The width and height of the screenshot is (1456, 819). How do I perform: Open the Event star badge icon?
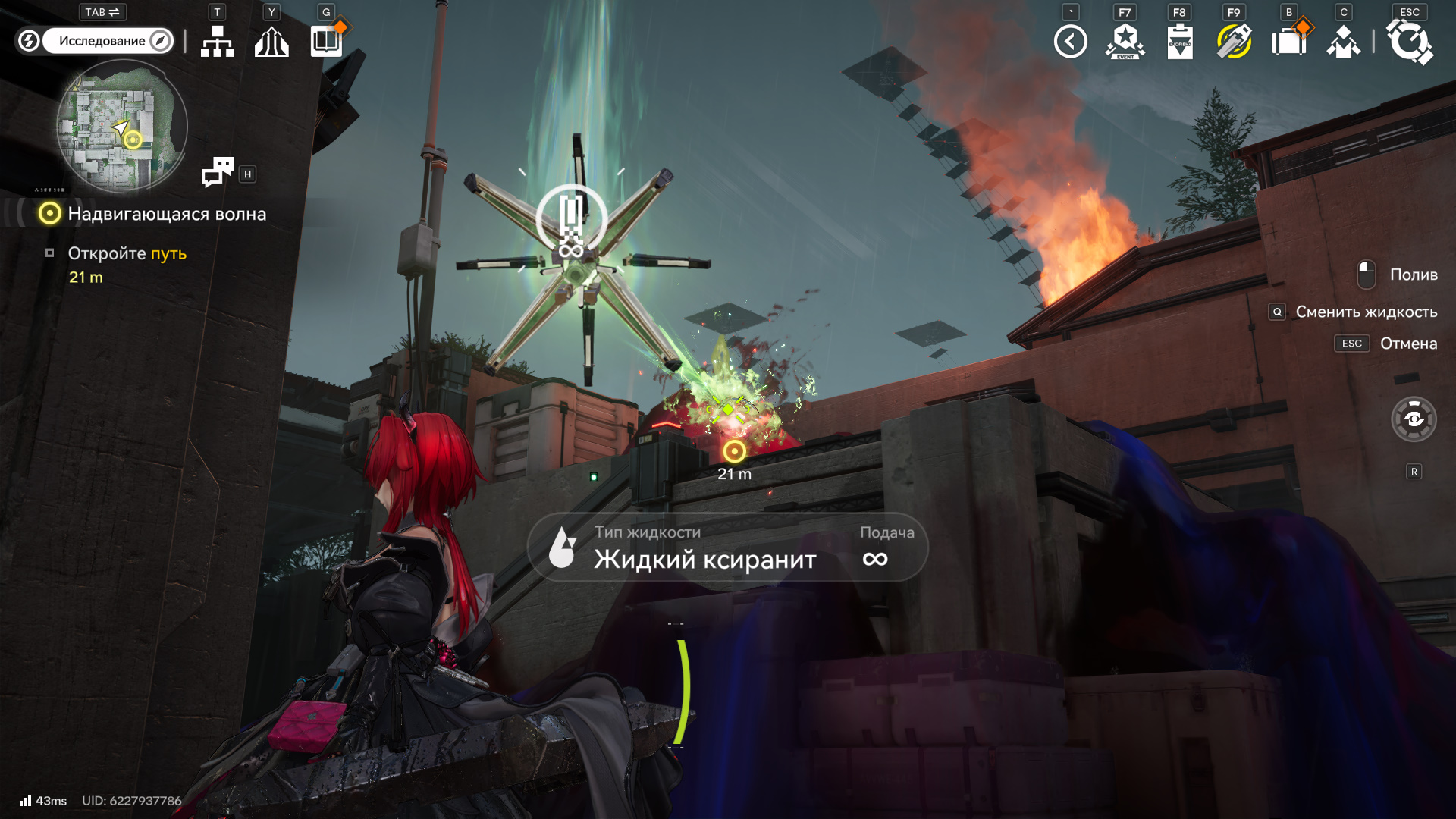(x=1125, y=42)
